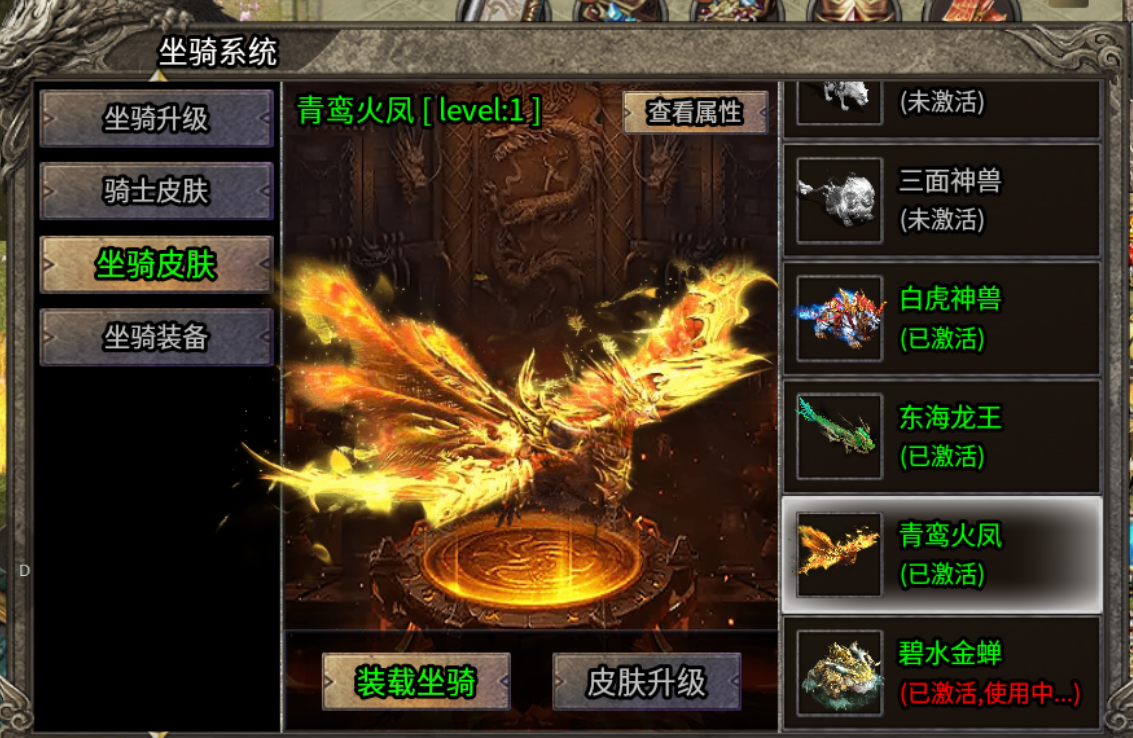Choose the 碧水金蟾 mount in use

point(941,672)
